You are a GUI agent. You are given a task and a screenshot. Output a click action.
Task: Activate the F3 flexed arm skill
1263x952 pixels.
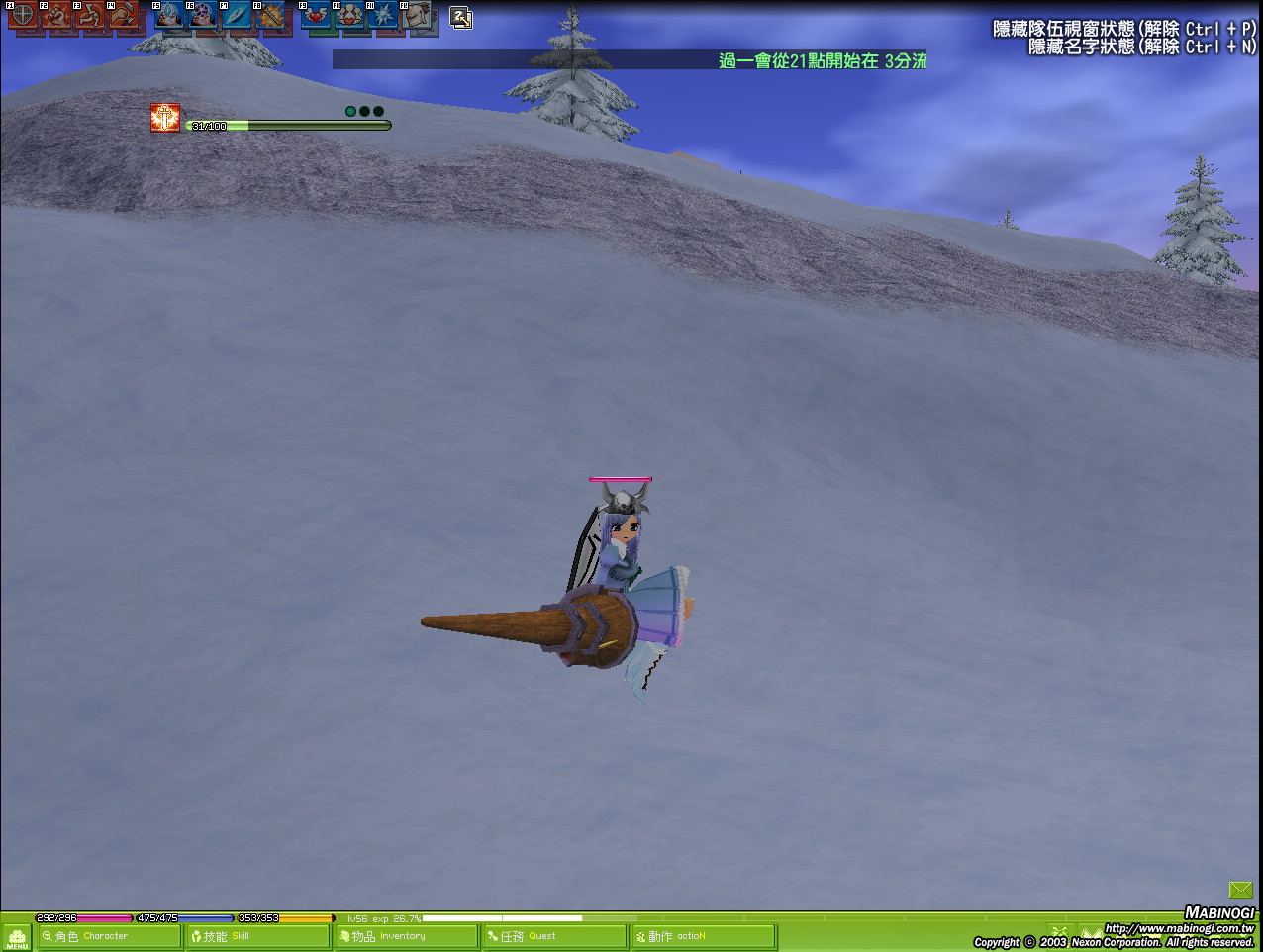coord(90,16)
